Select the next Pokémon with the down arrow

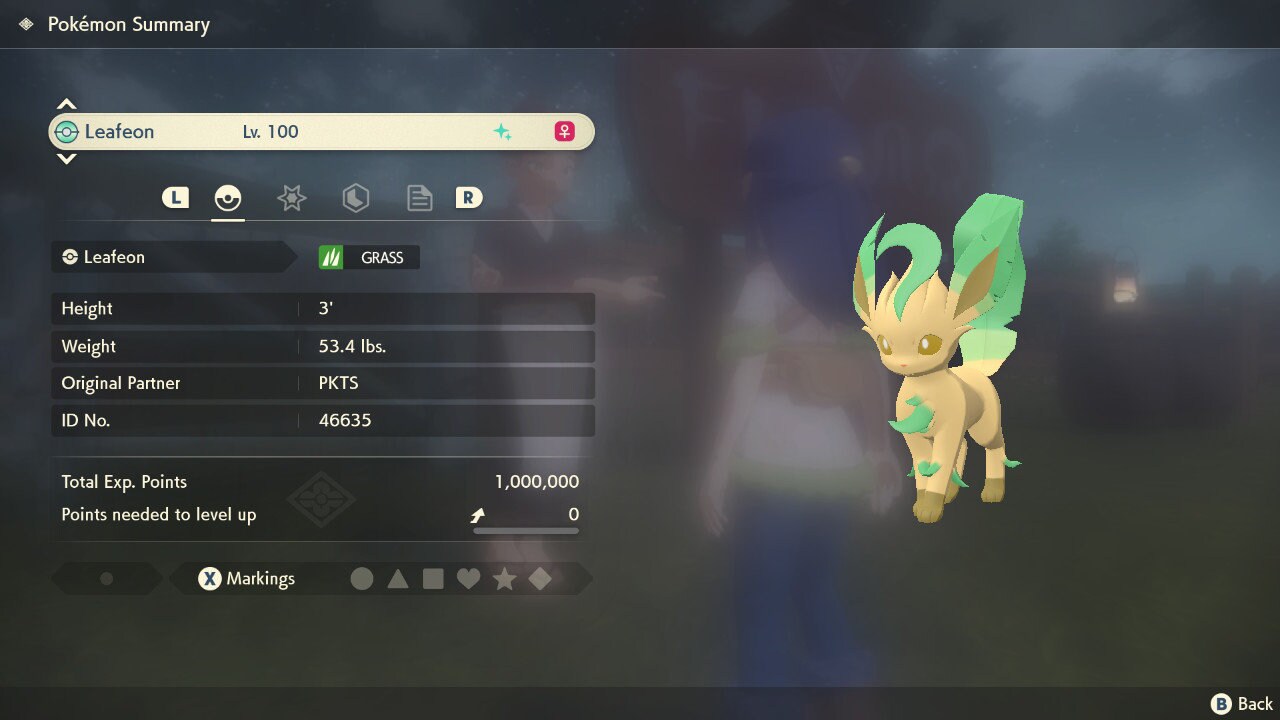[x=66, y=159]
